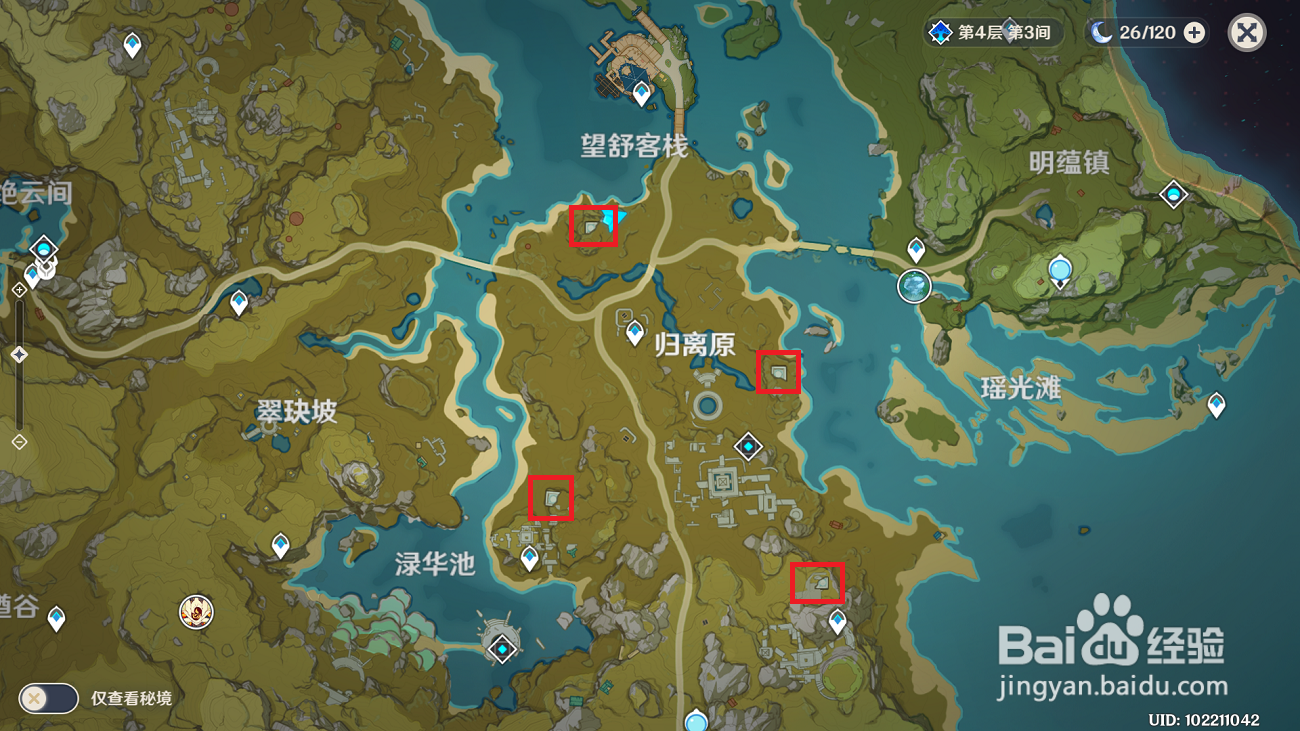Click the X close button at top-right

pyautogui.click(x=1246, y=32)
